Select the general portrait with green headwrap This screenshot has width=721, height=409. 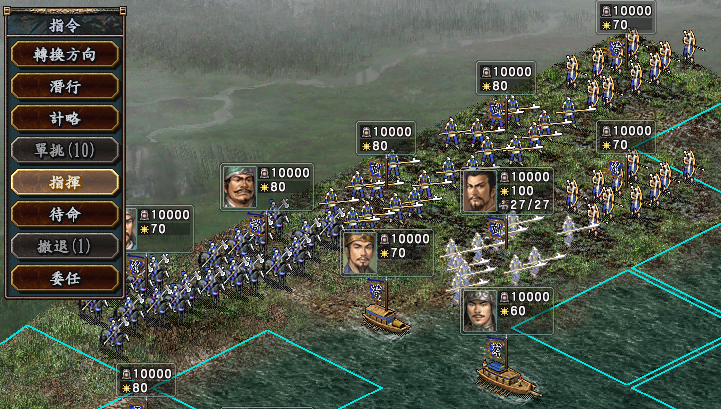[240, 186]
